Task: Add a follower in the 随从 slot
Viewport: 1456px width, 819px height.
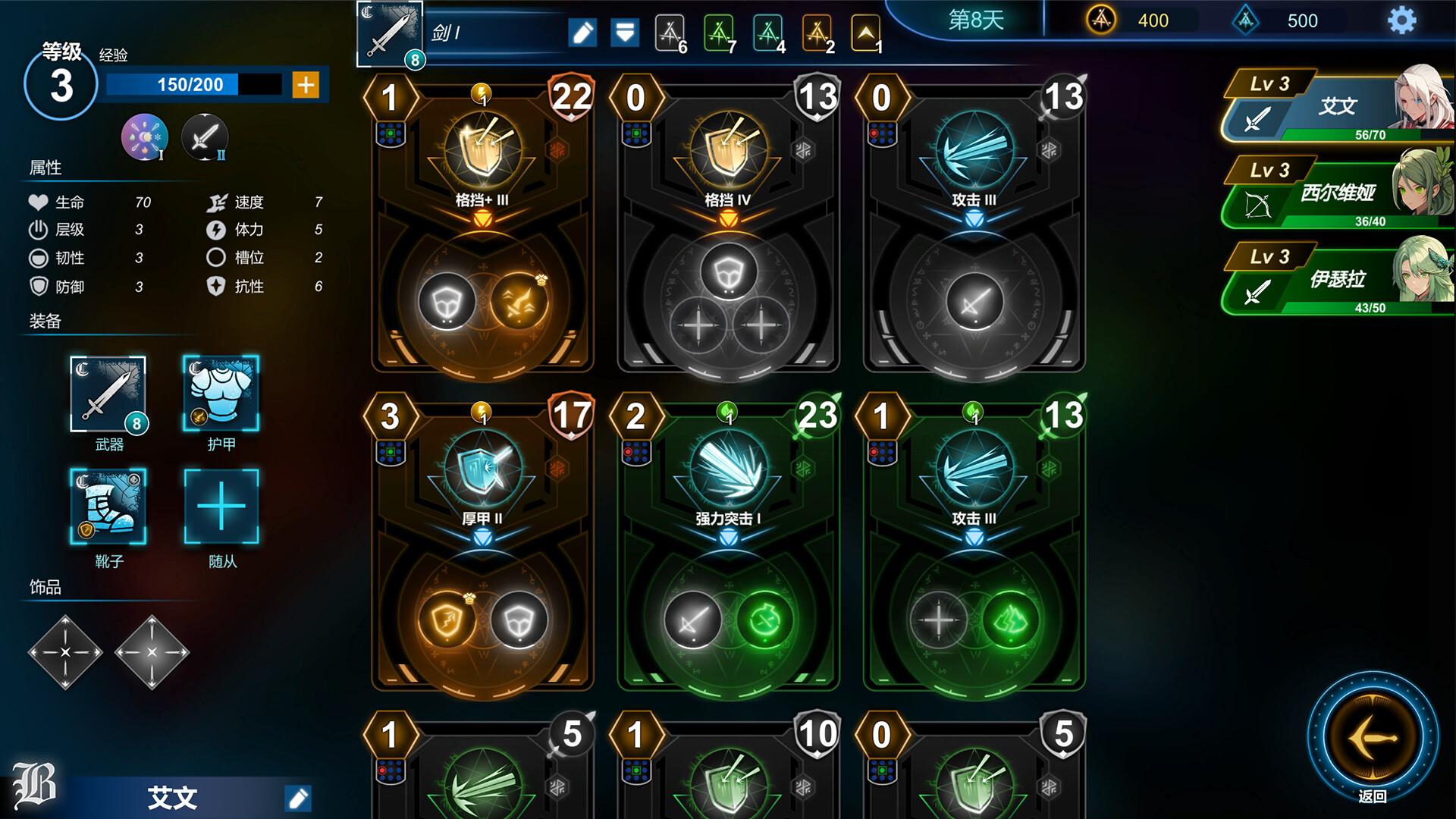Action: tap(221, 506)
